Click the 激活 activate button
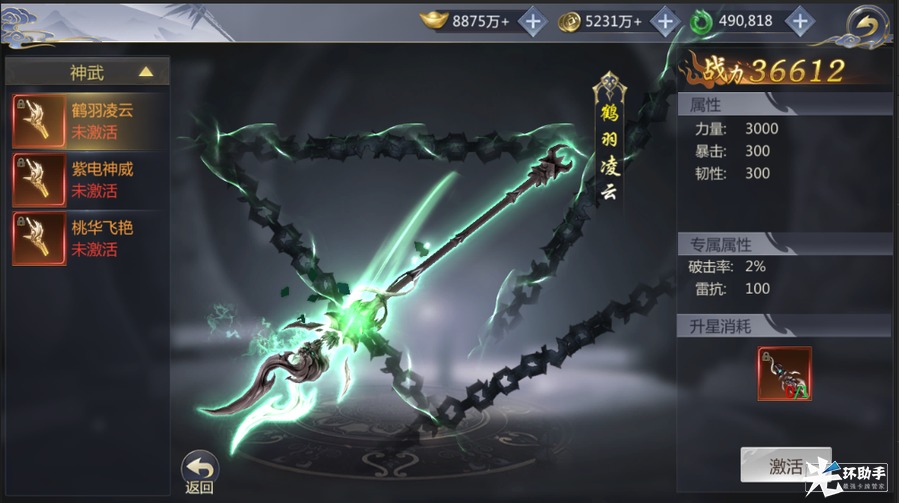This screenshot has width=899, height=503. click(785, 466)
